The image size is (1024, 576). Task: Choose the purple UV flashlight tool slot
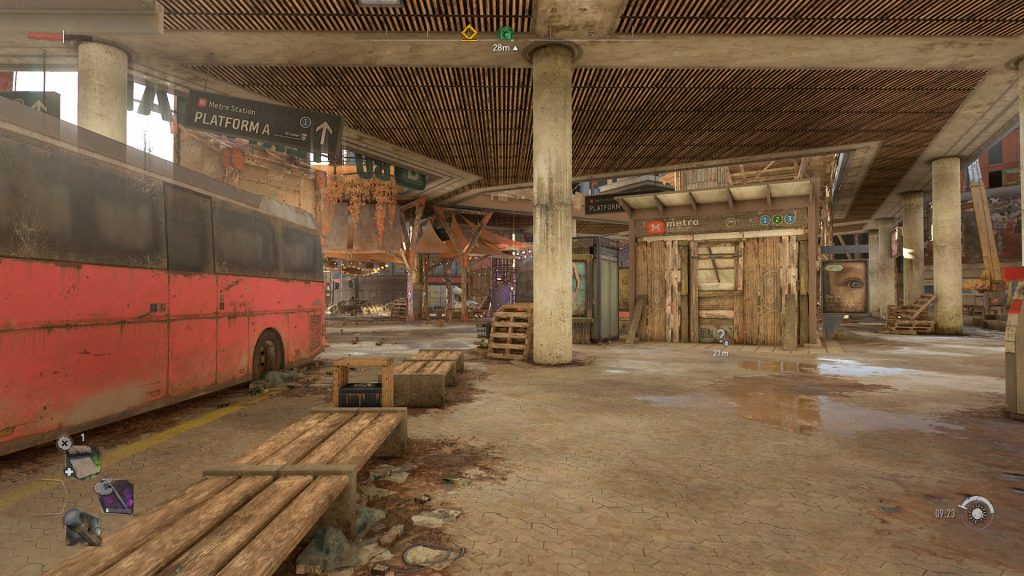point(116,496)
